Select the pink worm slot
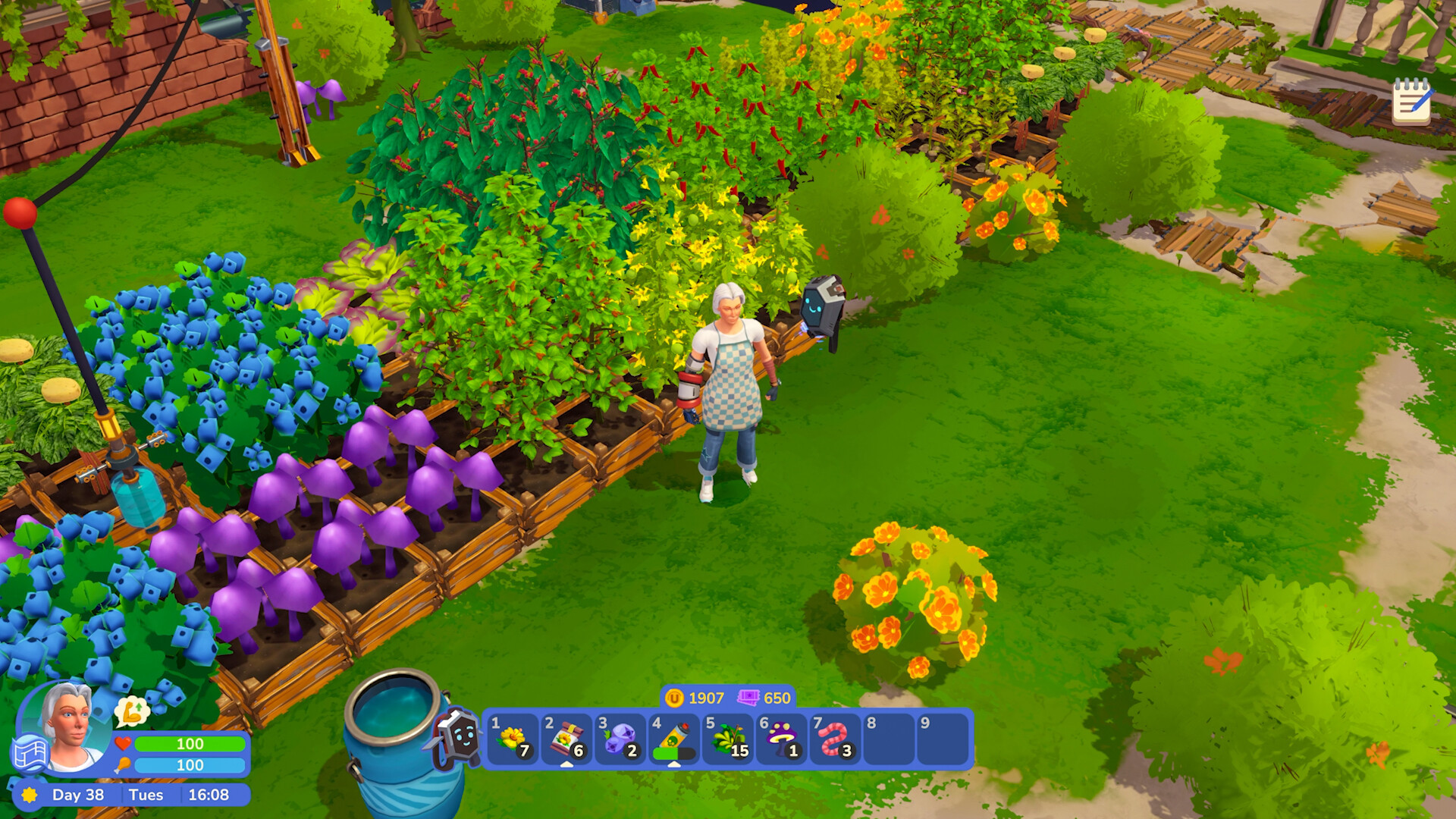 tap(835, 738)
